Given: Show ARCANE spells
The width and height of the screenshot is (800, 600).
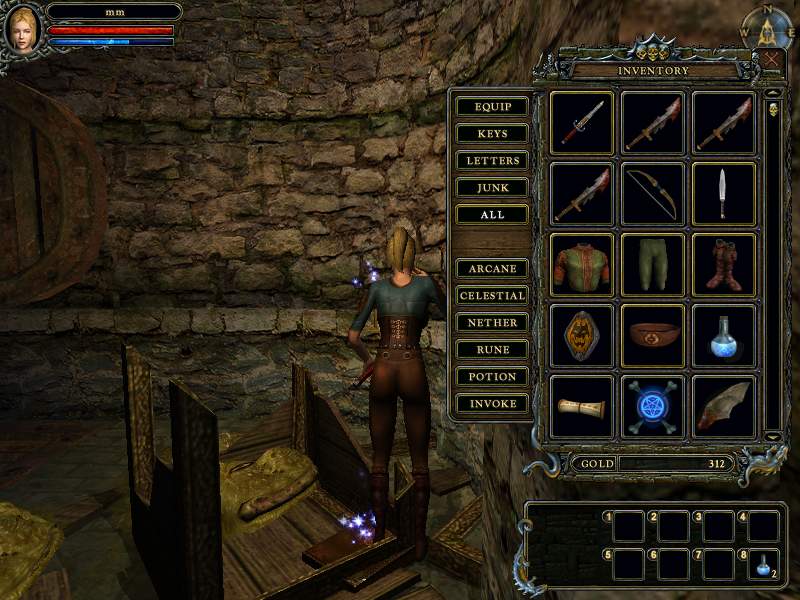Looking at the screenshot, I should pyautogui.click(x=492, y=269).
